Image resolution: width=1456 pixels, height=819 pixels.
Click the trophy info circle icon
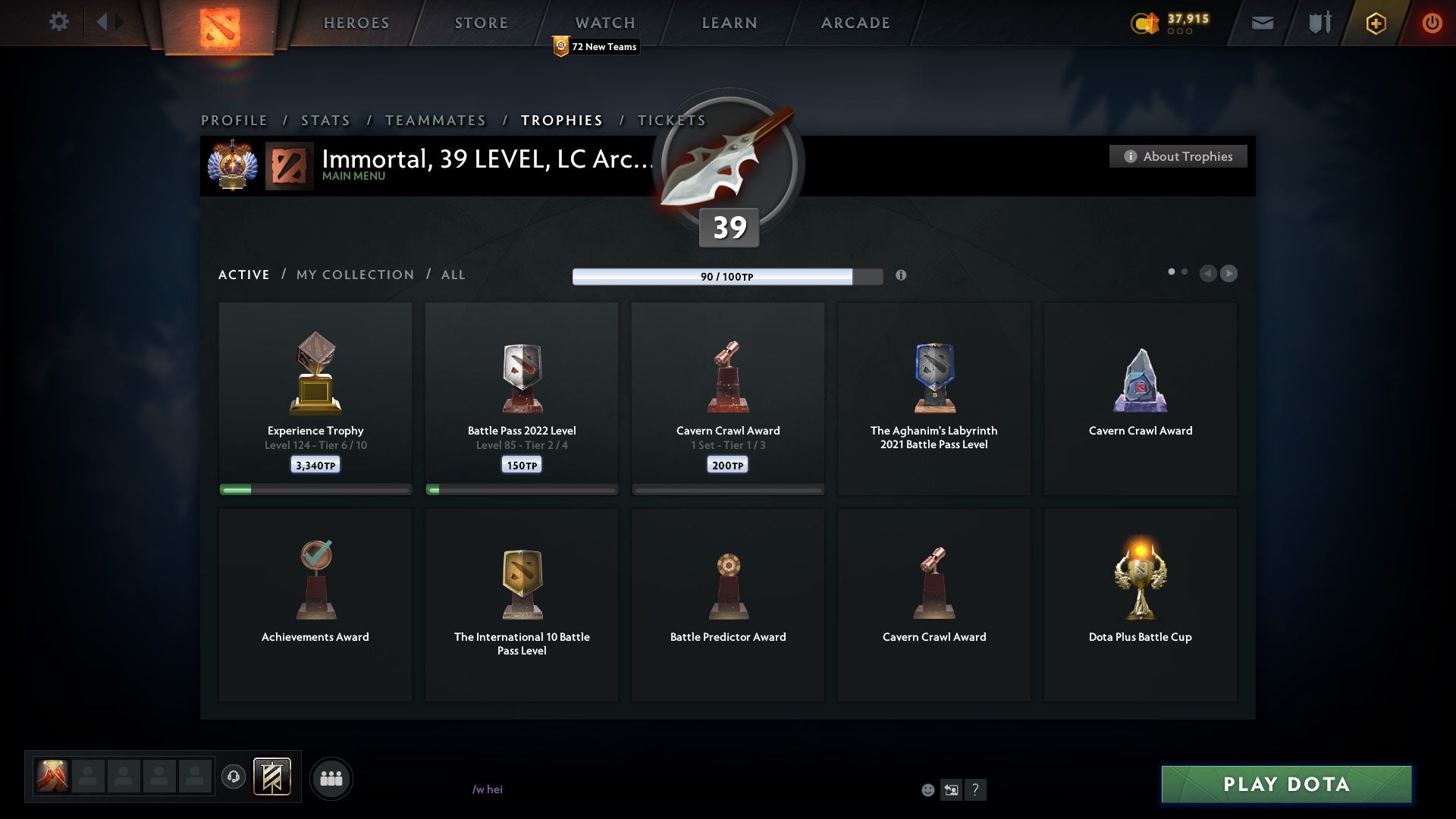click(902, 276)
